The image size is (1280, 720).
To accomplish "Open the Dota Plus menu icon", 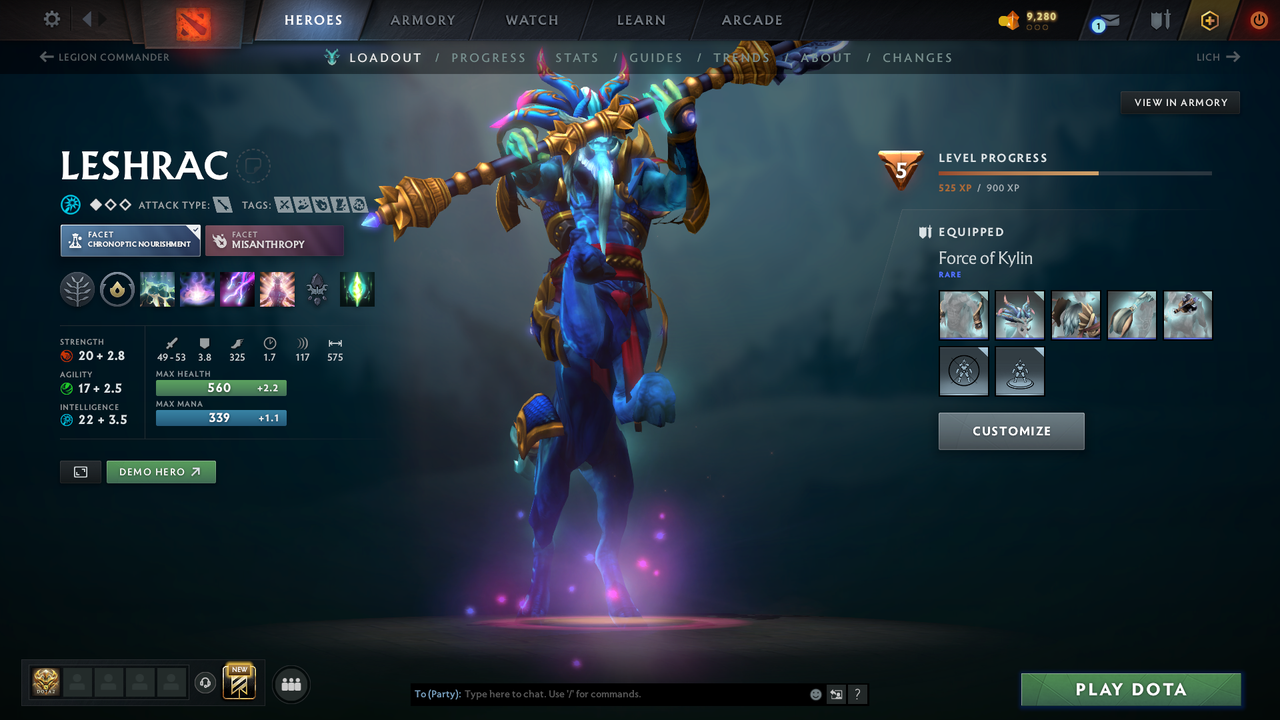I will 1209,19.
